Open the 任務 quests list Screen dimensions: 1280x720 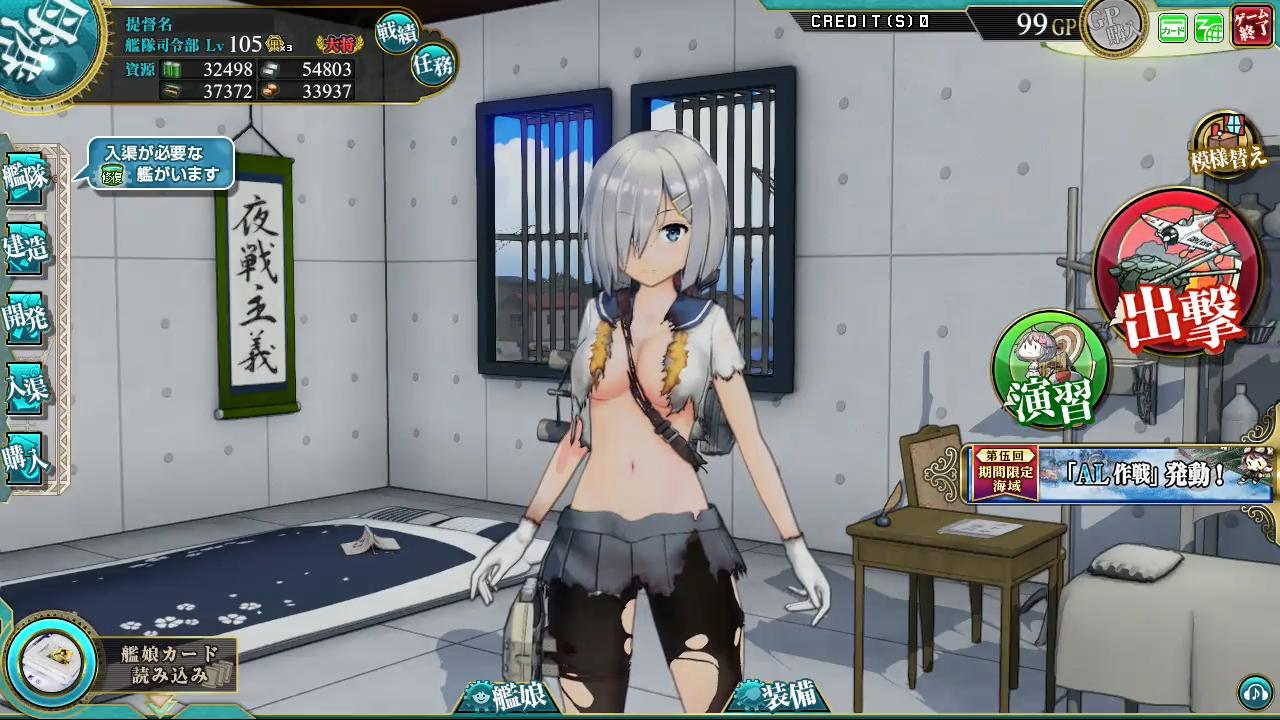click(434, 66)
